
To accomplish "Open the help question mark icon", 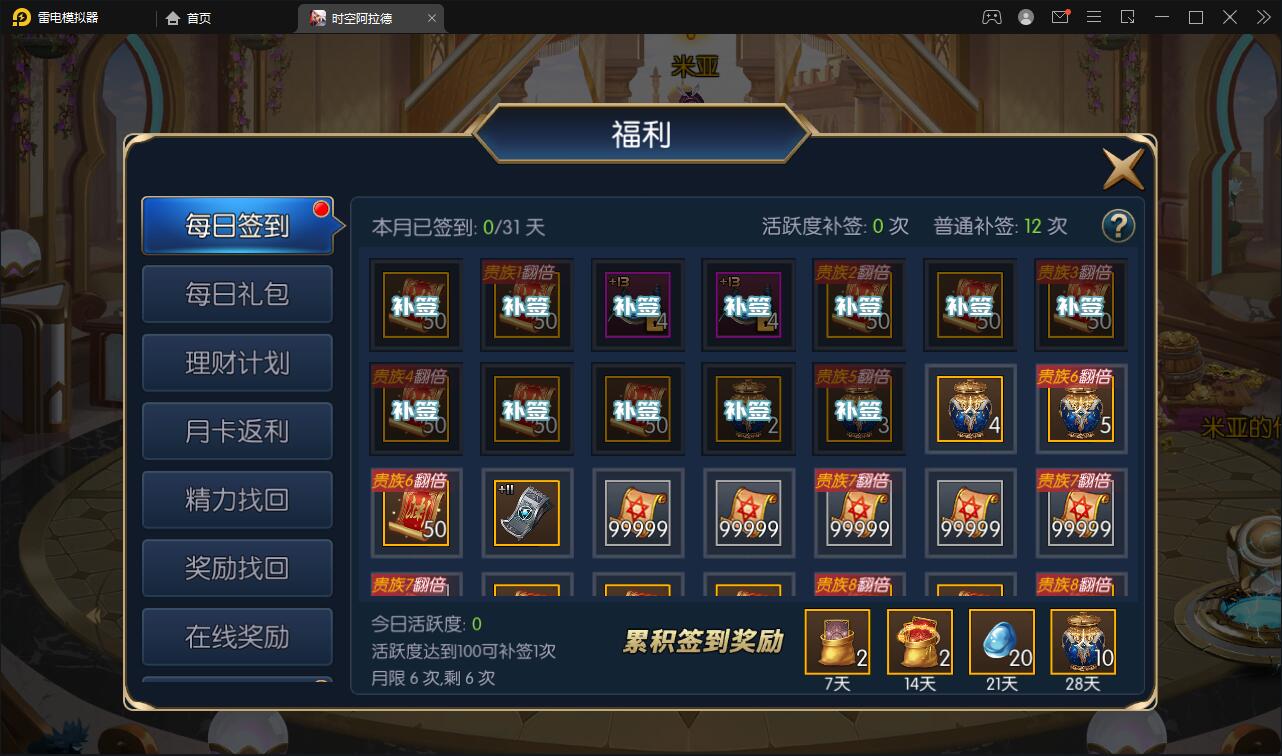I will coord(1119,227).
